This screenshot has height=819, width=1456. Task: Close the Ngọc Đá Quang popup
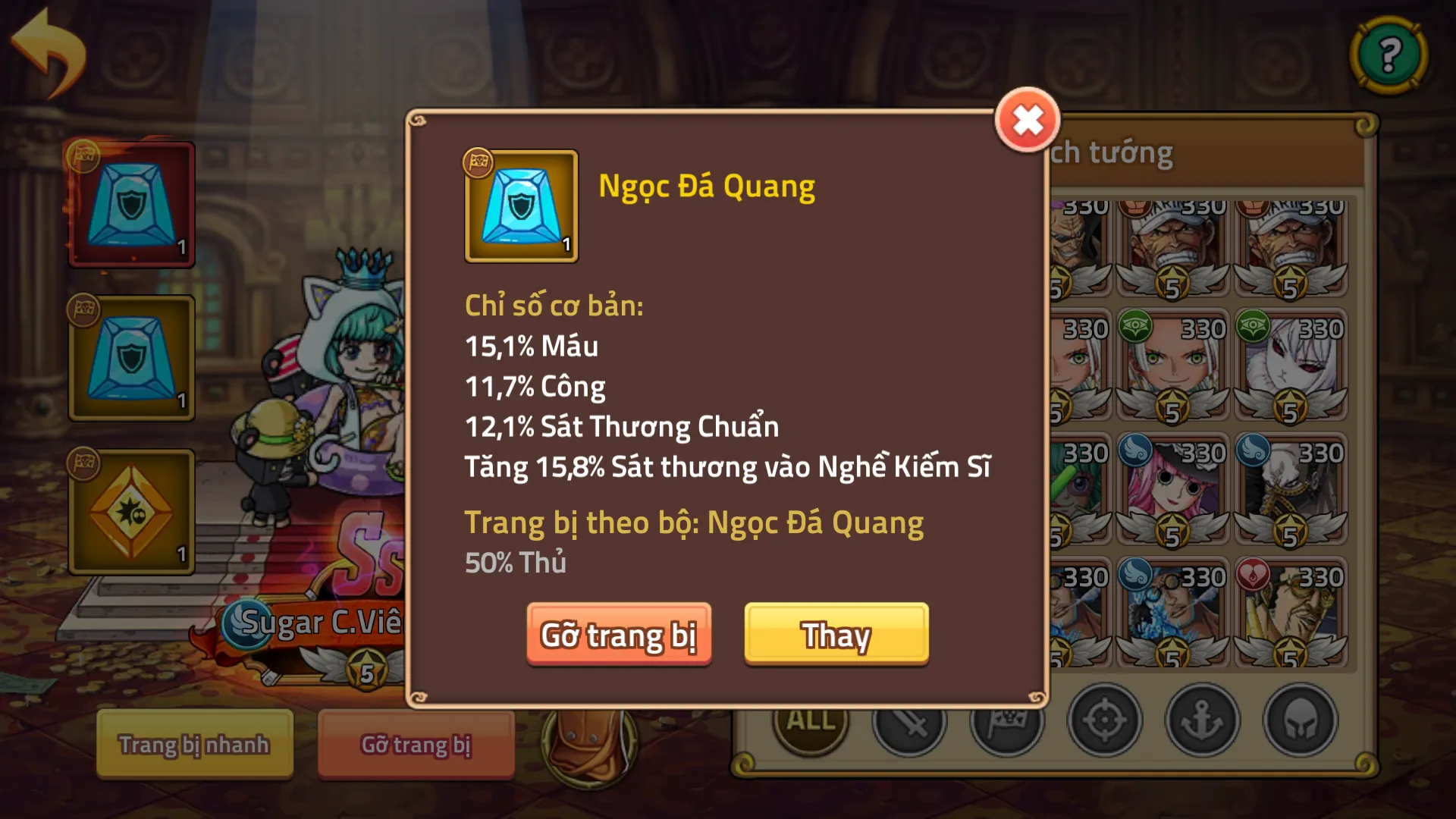(x=1028, y=121)
